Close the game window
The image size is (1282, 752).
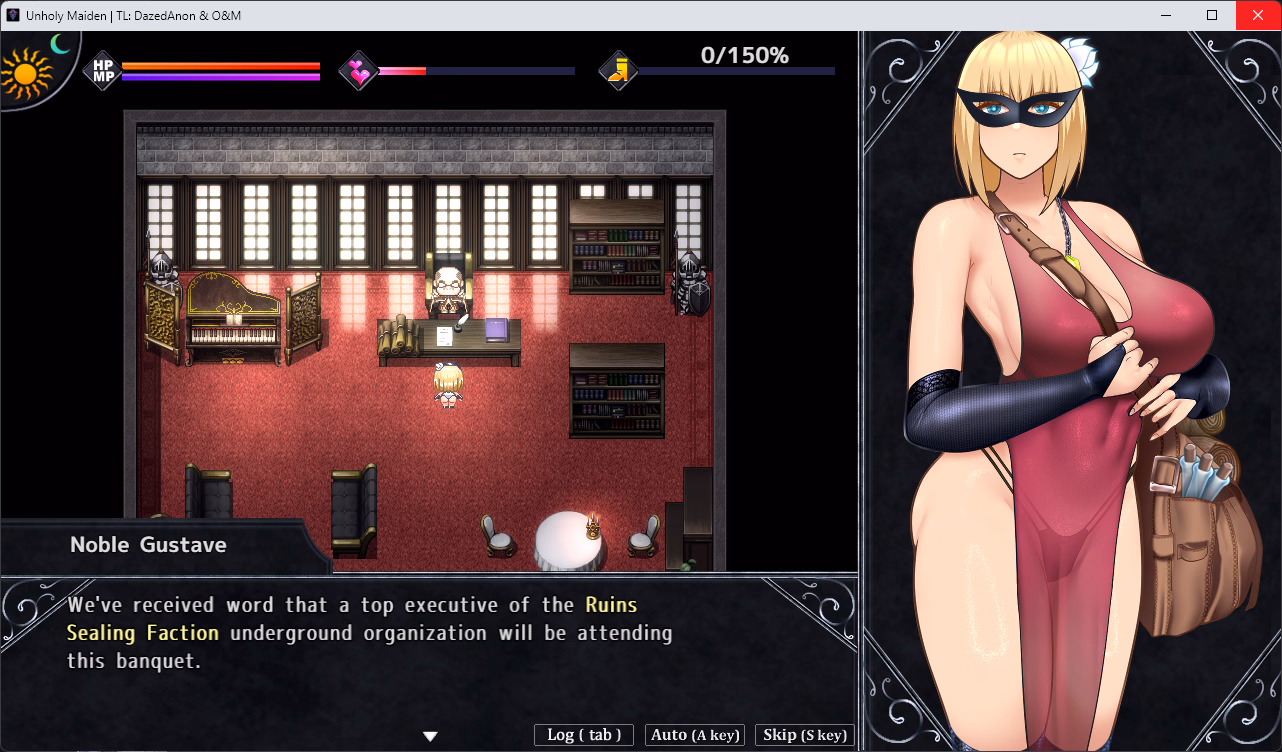click(1258, 15)
